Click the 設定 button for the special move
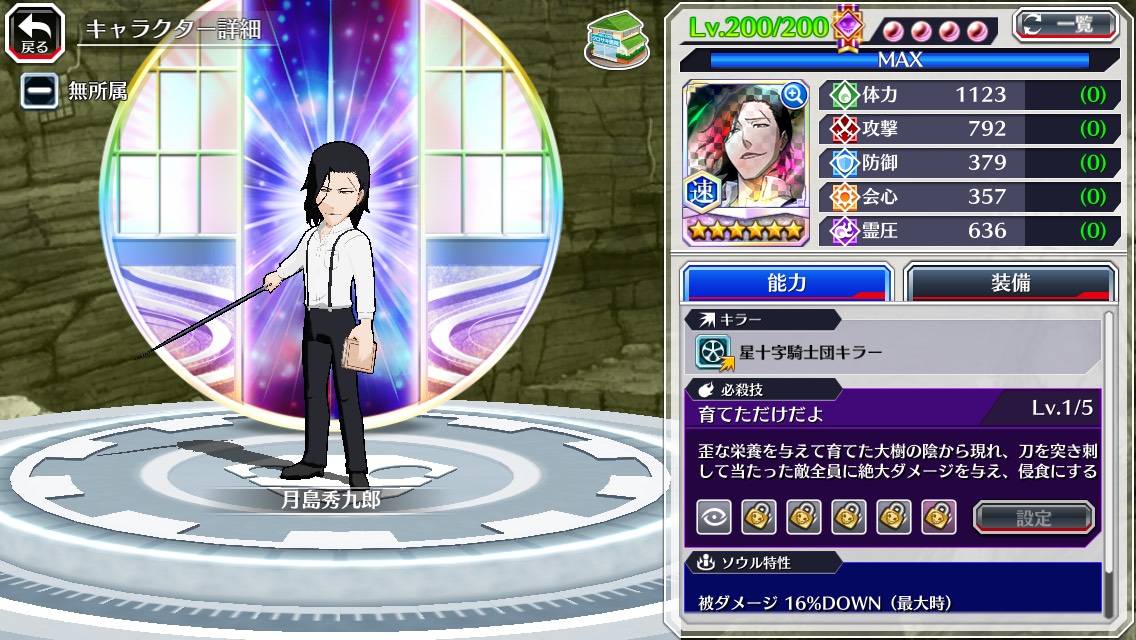This screenshot has height=640, width=1136. (1033, 517)
